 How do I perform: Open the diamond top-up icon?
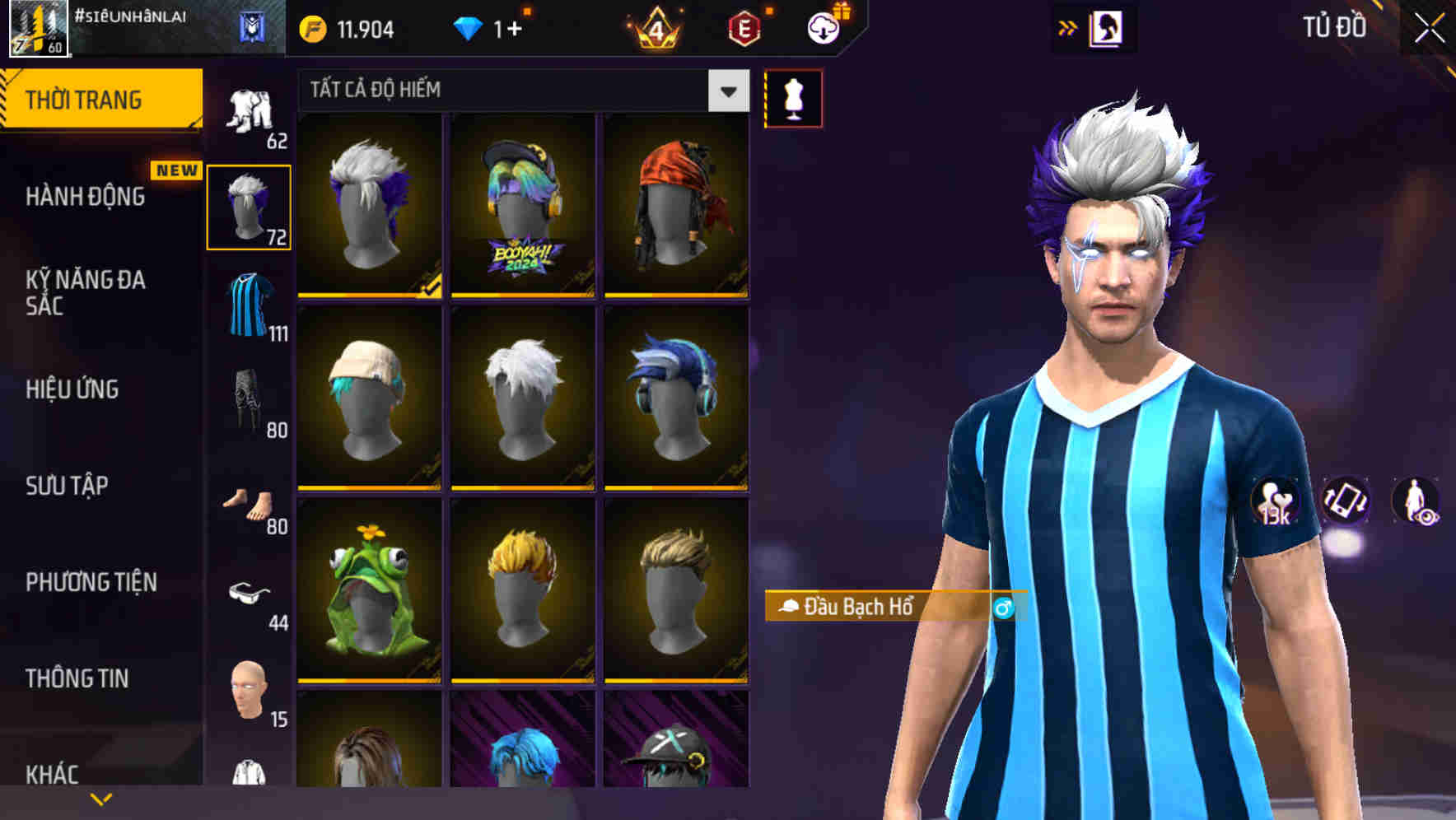(x=469, y=27)
